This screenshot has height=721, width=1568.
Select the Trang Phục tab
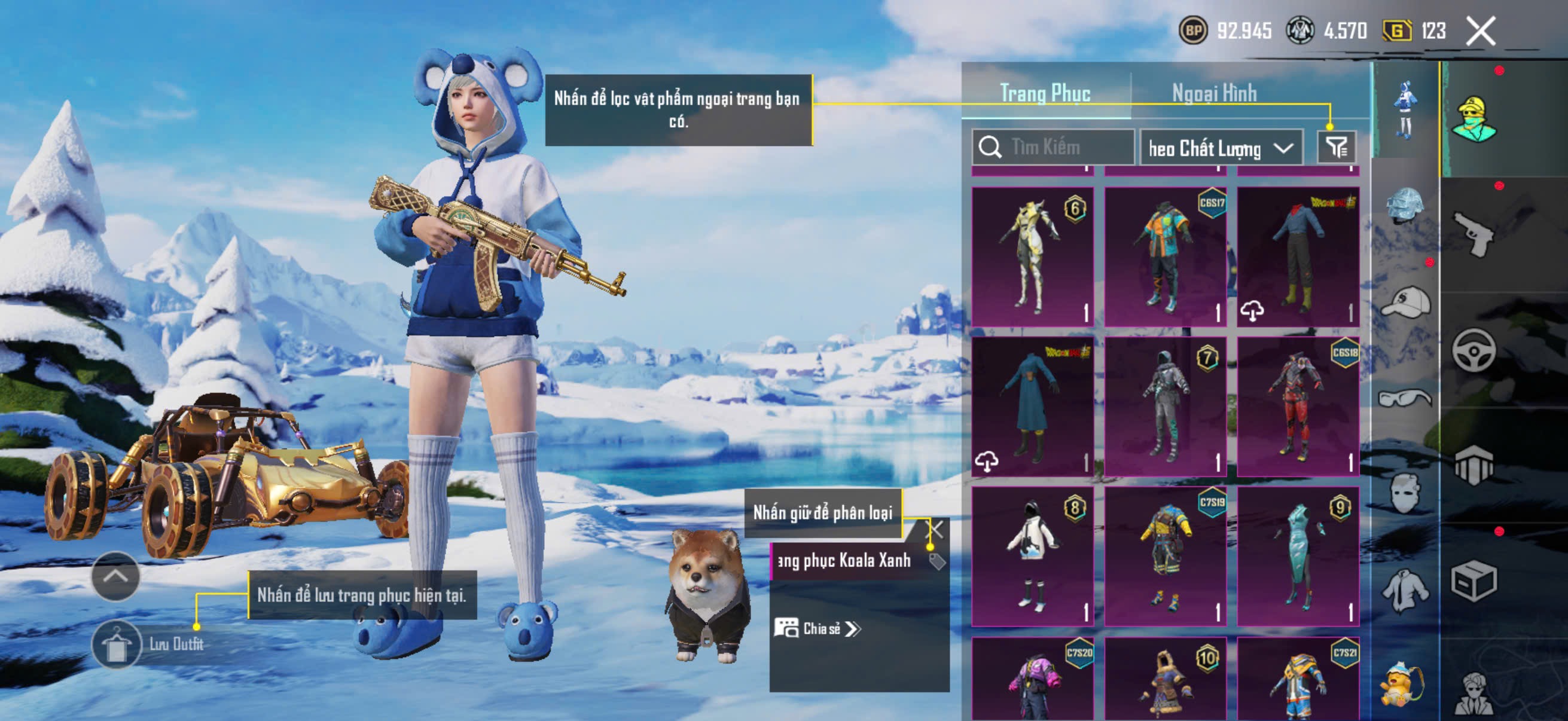1045,94
